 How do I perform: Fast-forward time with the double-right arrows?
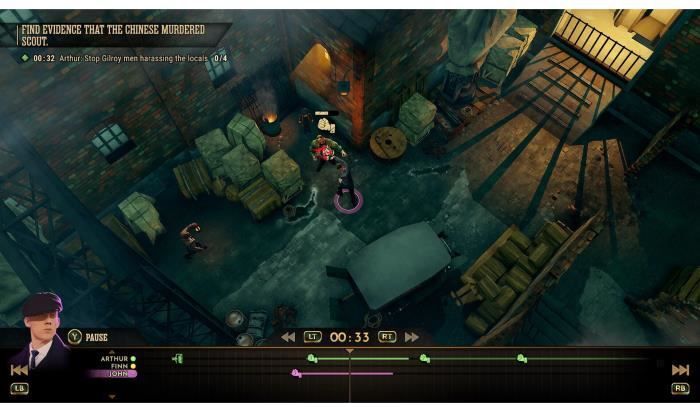point(411,337)
